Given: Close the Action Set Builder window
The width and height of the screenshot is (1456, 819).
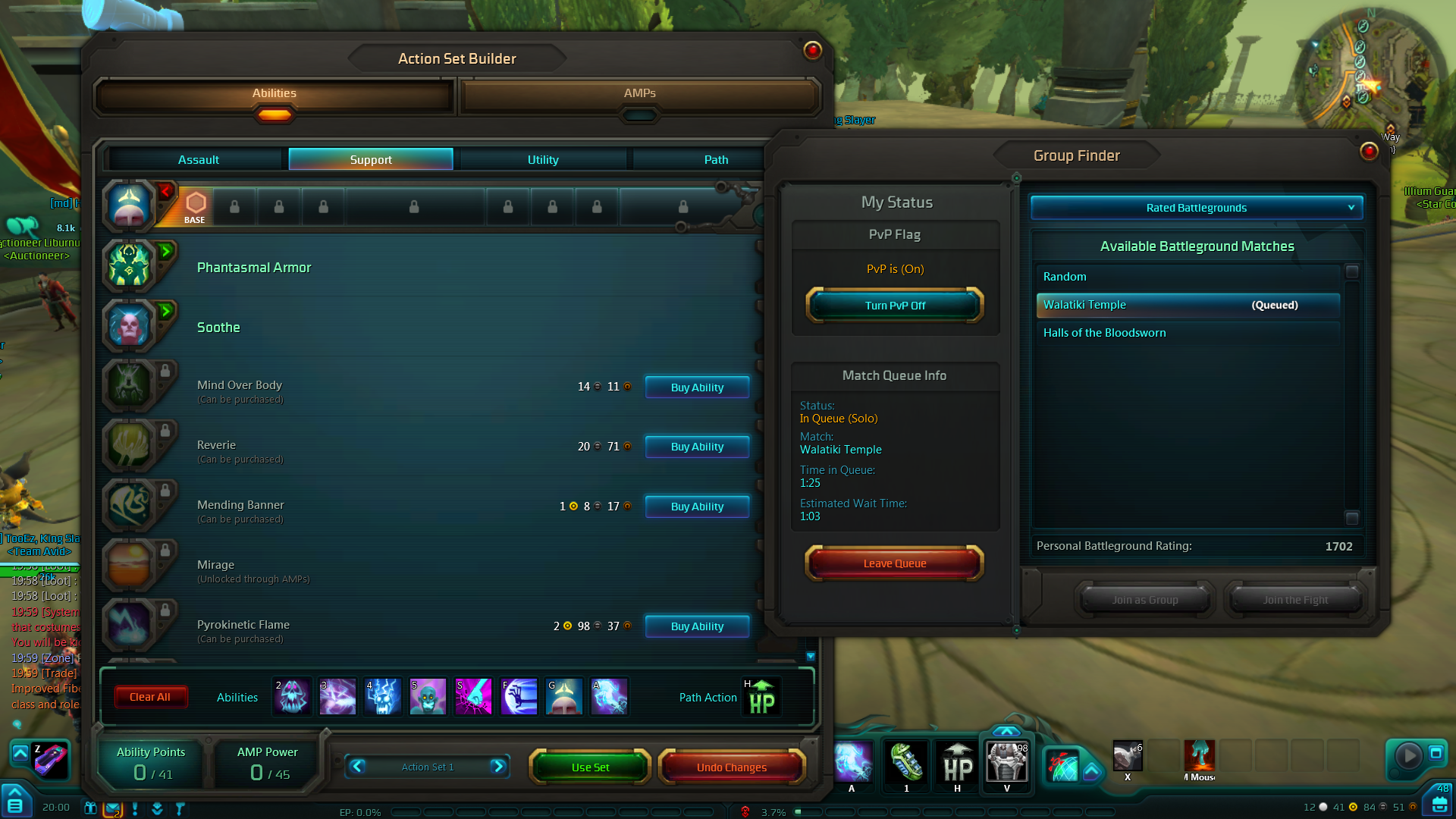Looking at the screenshot, I should [812, 51].
